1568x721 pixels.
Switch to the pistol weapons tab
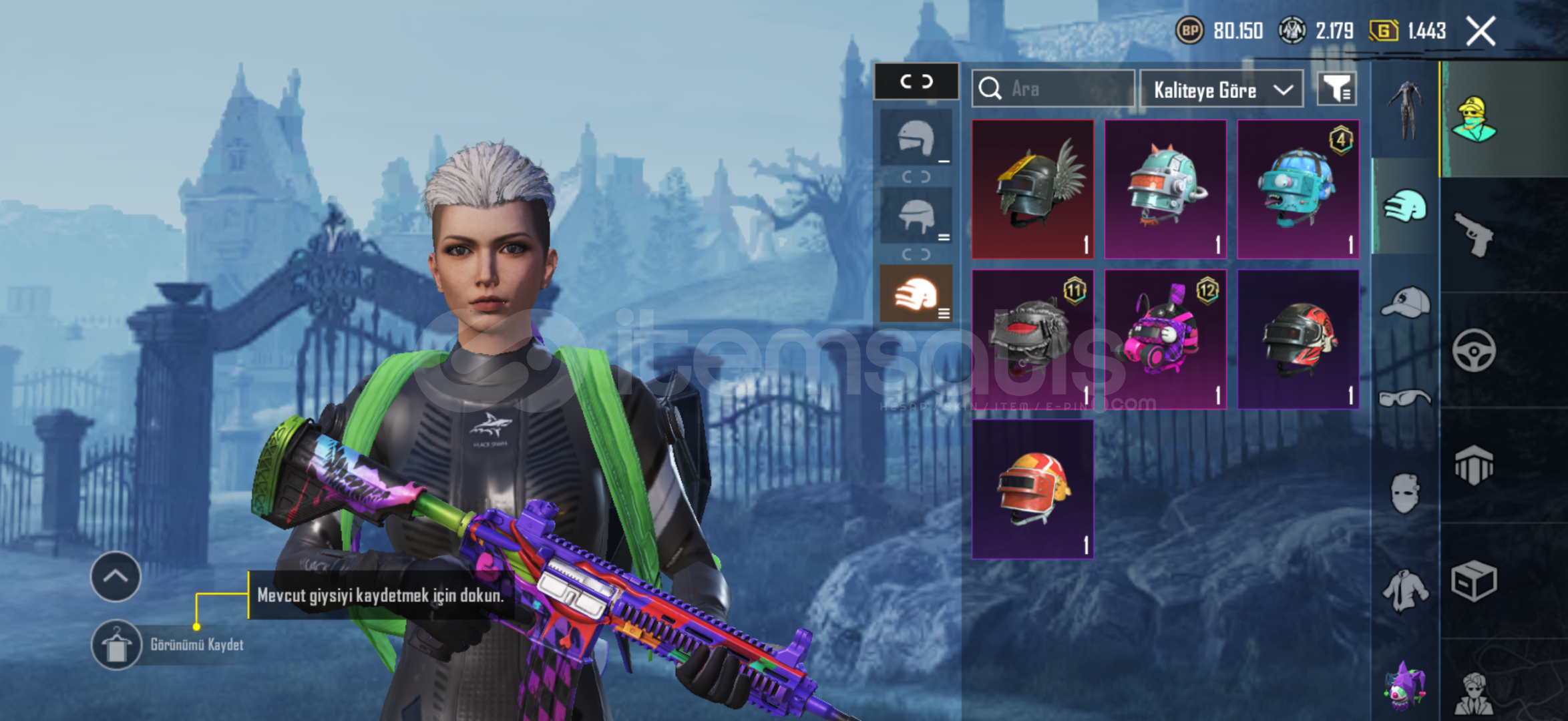pyautogui.click(x=1474, y=234)
